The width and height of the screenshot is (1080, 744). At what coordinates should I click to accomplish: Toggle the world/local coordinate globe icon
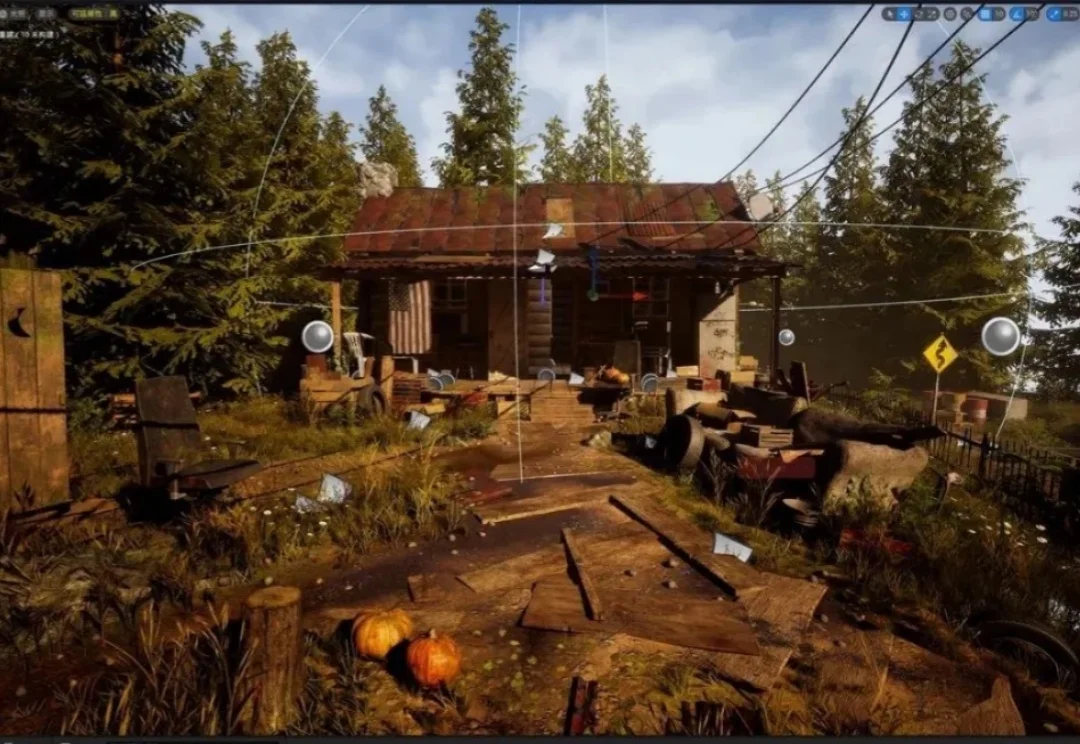tap(950, 14)
